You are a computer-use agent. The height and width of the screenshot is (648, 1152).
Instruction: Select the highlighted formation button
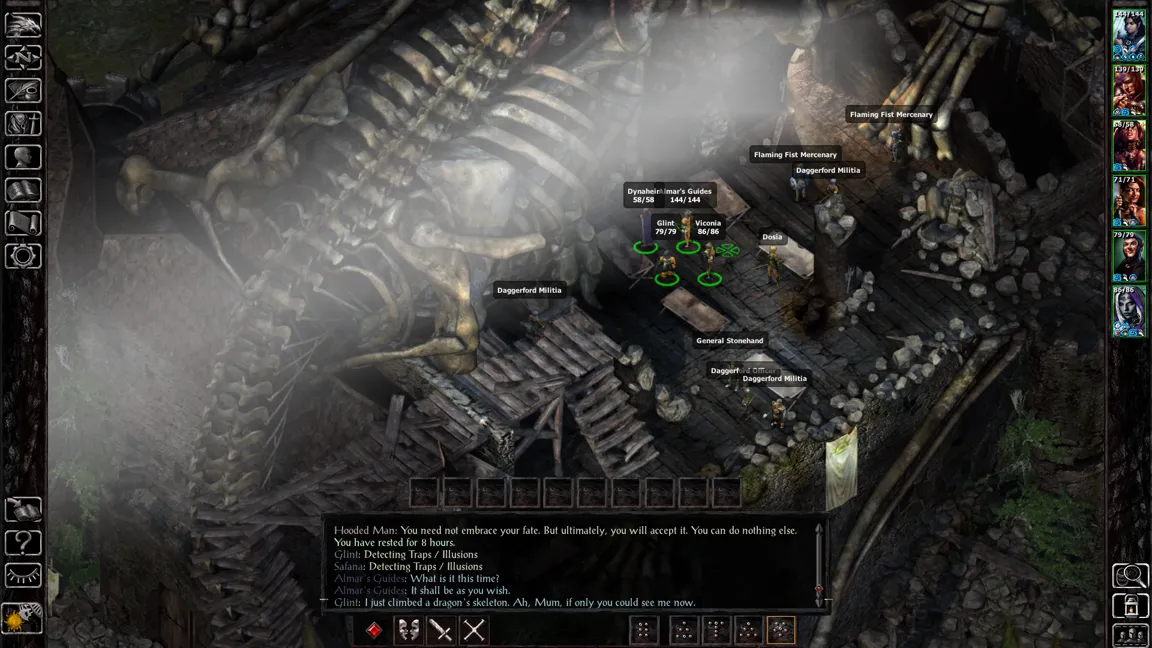click(780, 630)
